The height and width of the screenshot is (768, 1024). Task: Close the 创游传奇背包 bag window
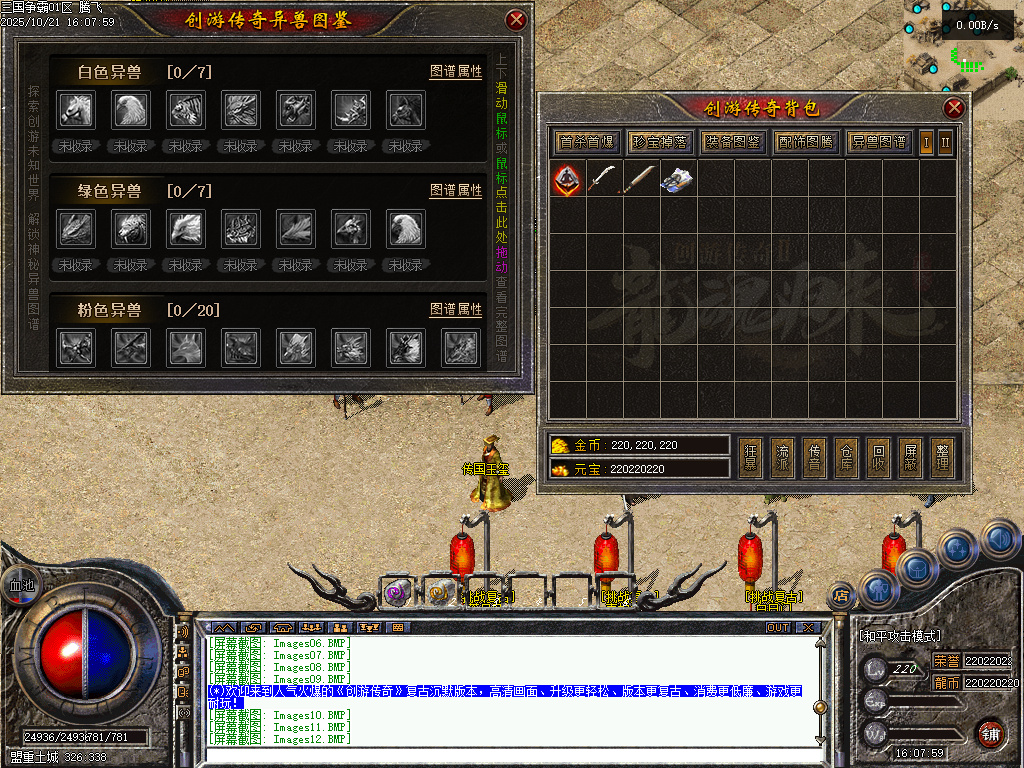(x=954, y=108)
